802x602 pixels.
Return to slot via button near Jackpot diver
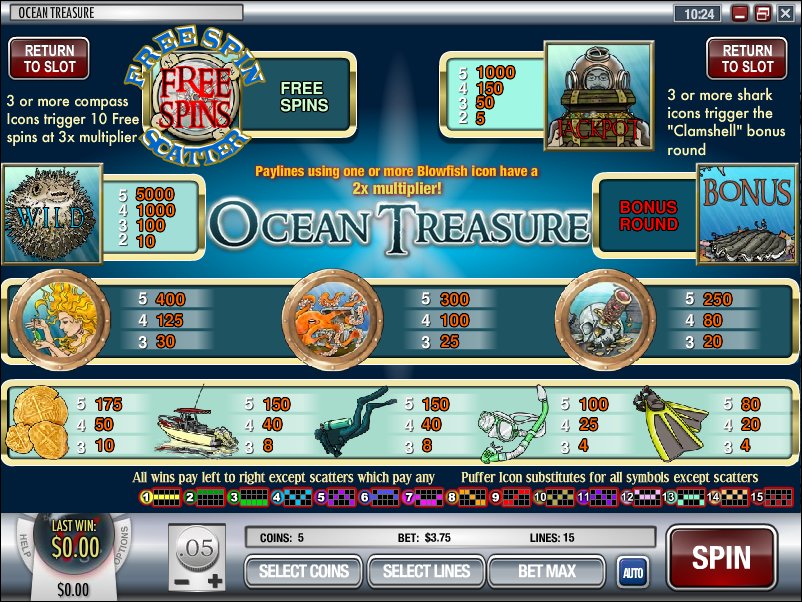click(748, 58)
